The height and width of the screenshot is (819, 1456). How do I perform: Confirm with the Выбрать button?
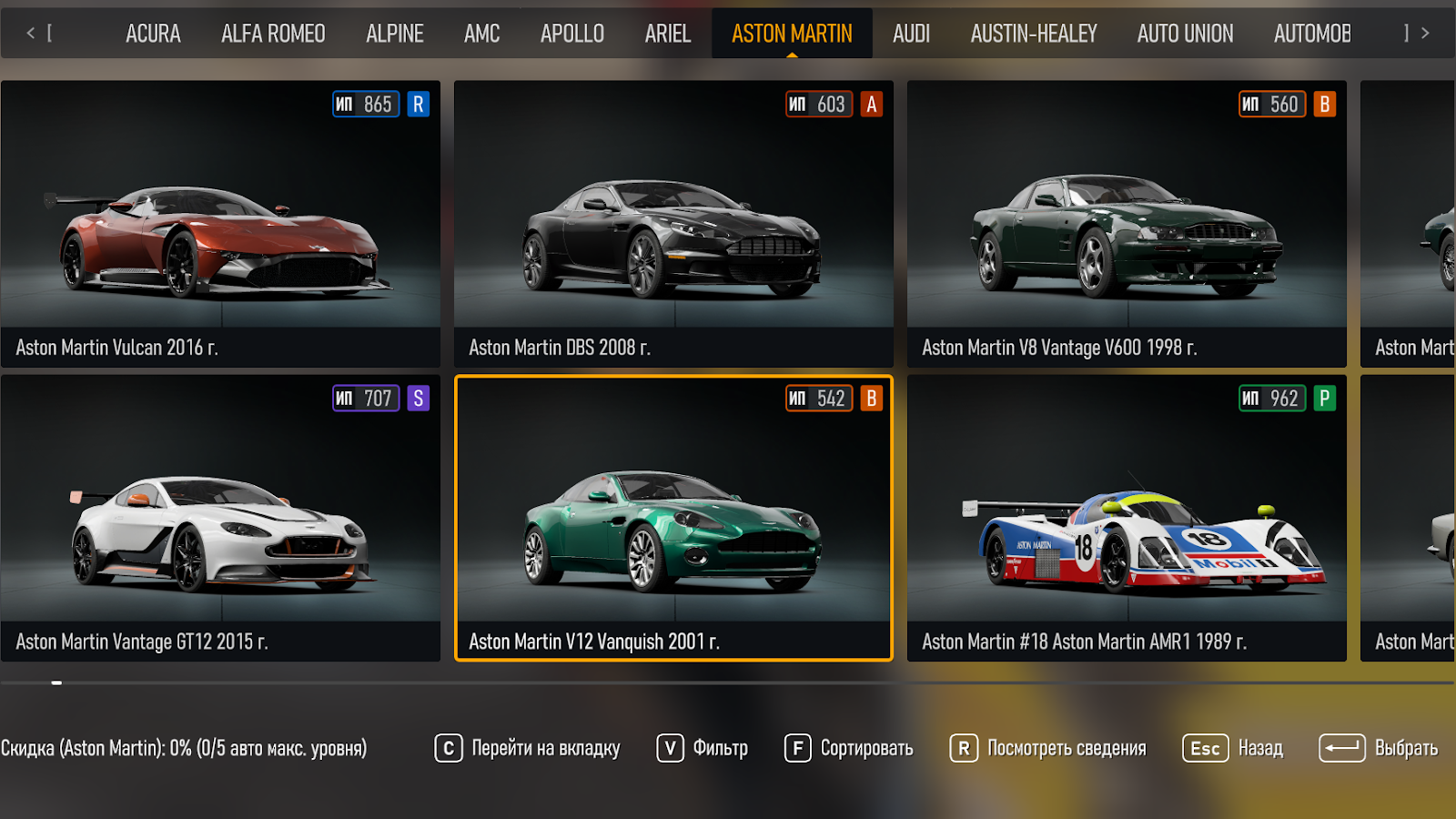pos(1379,748)
